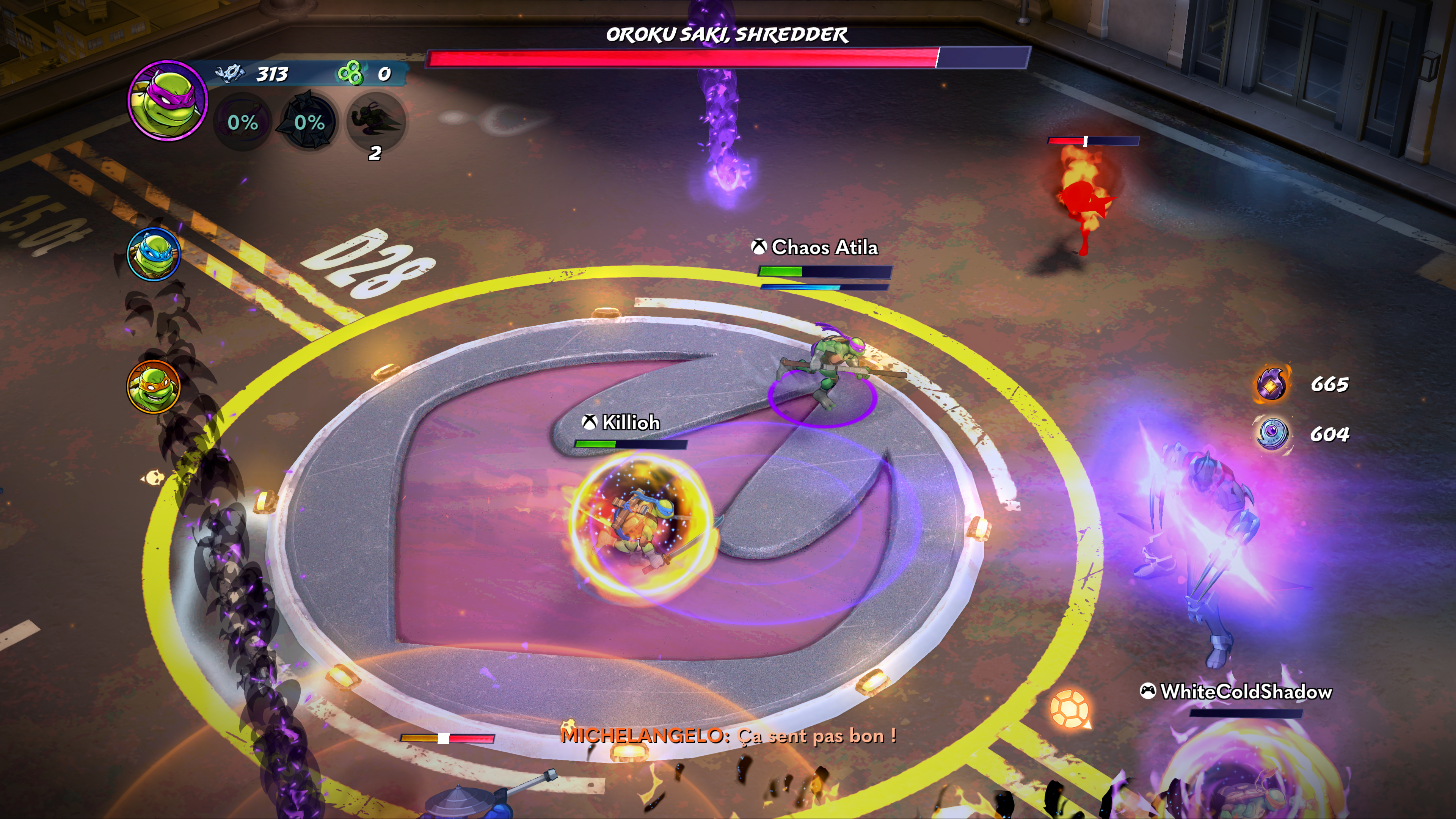Screen dimensions: 1456x819
Task: Activate the bo staff special attack icon
Action: click(243, 121)
